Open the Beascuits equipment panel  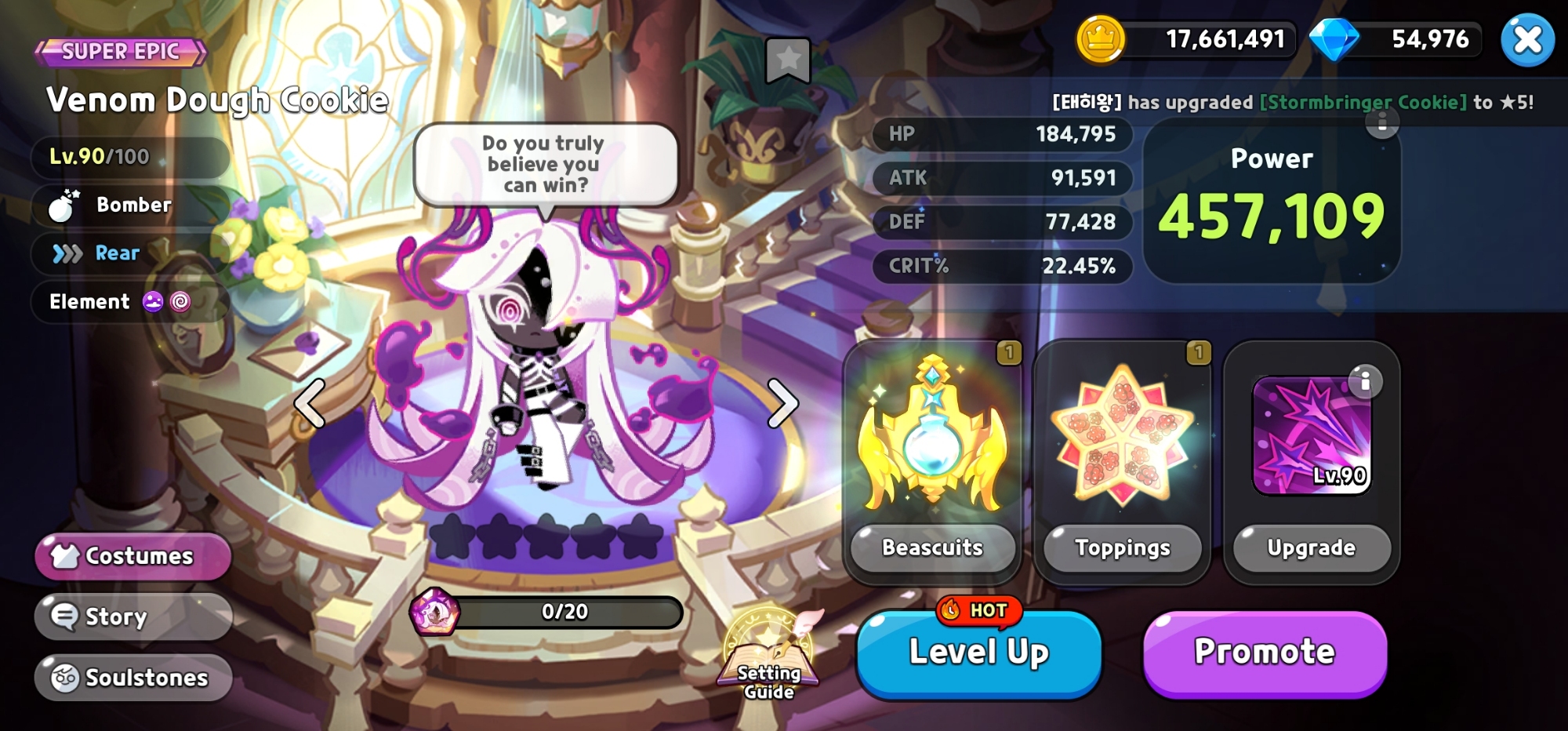(932, 547)
